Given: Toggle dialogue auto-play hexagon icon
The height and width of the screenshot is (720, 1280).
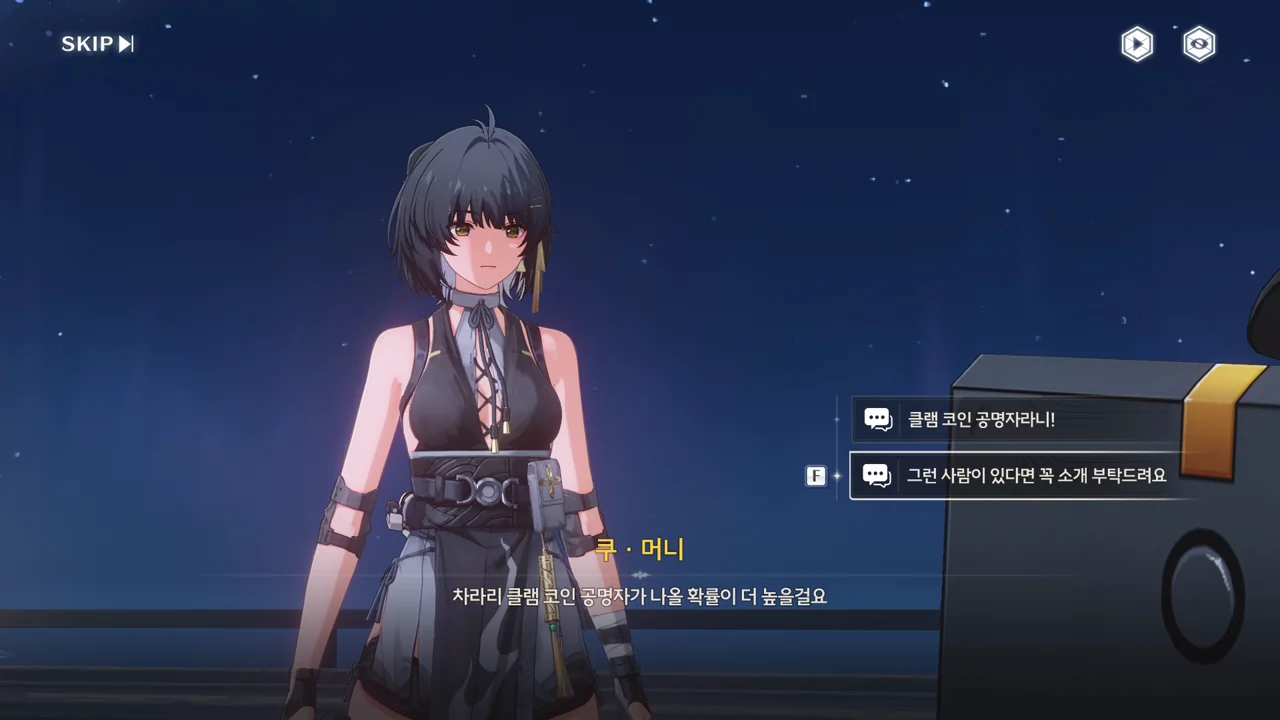Looking at the screenshot, I should 1137,44.
